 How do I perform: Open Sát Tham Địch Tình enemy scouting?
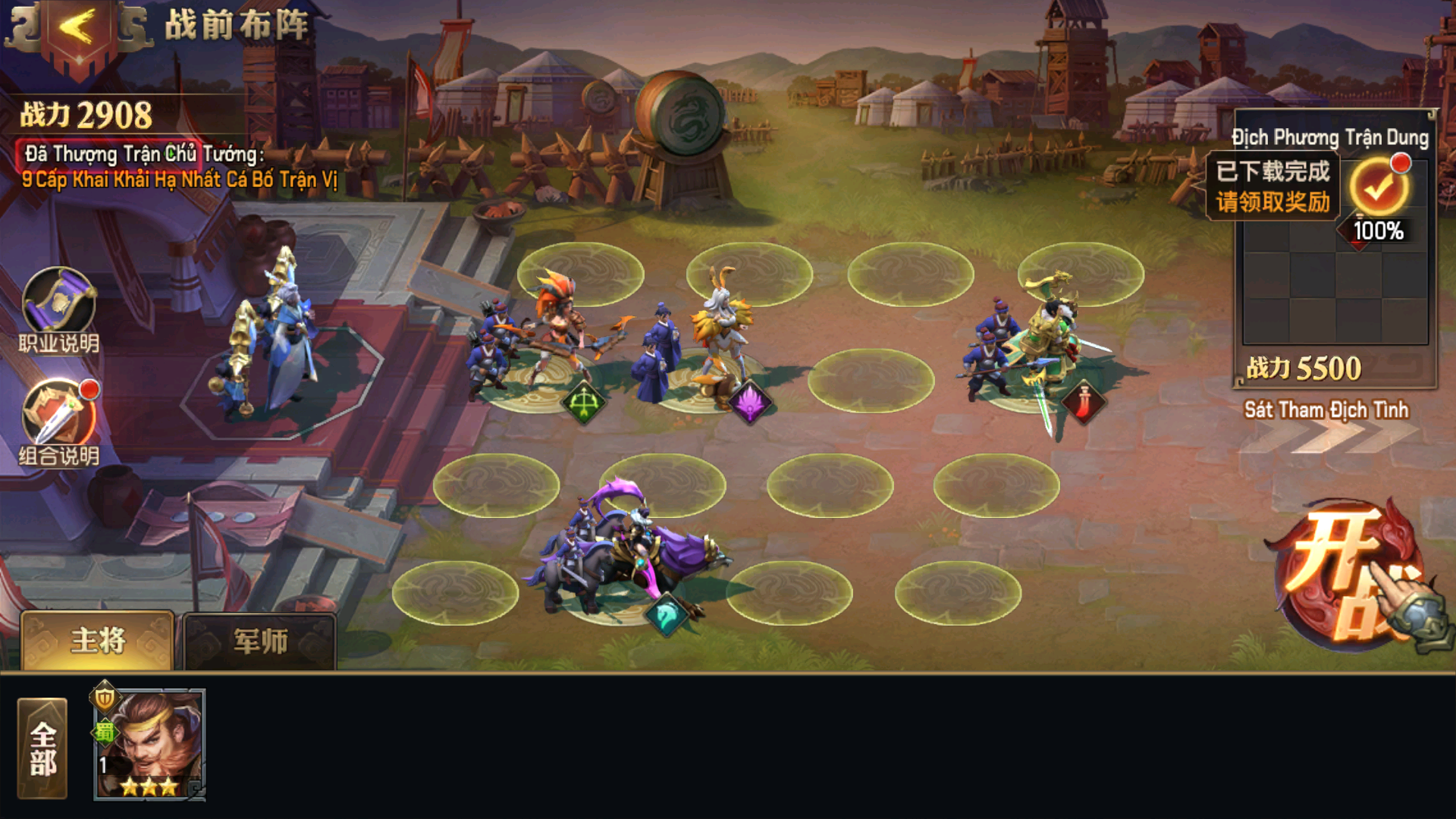point(1326,410)
